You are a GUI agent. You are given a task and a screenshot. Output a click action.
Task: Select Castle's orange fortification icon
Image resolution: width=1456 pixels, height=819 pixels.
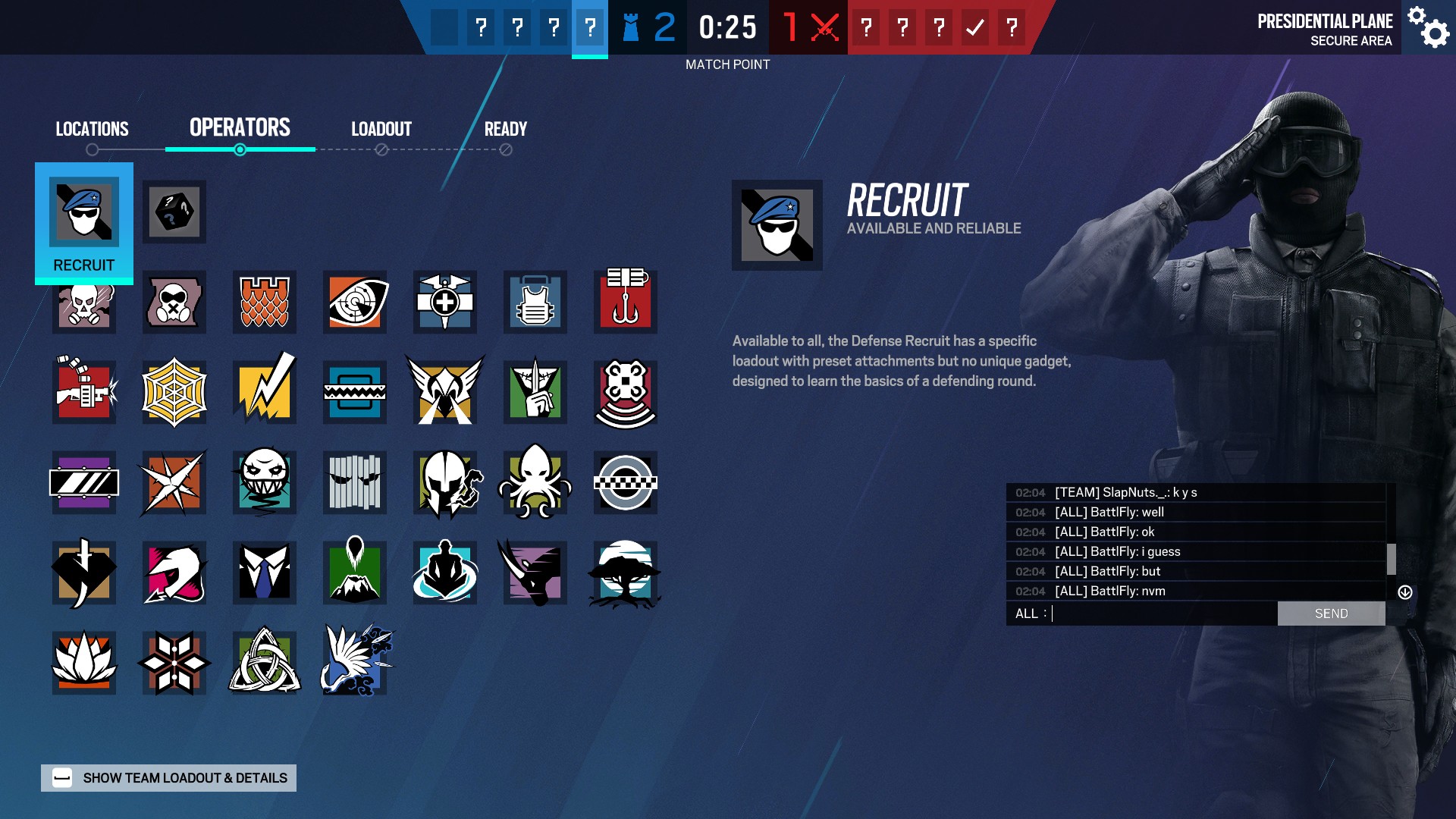tap(264, 301)
